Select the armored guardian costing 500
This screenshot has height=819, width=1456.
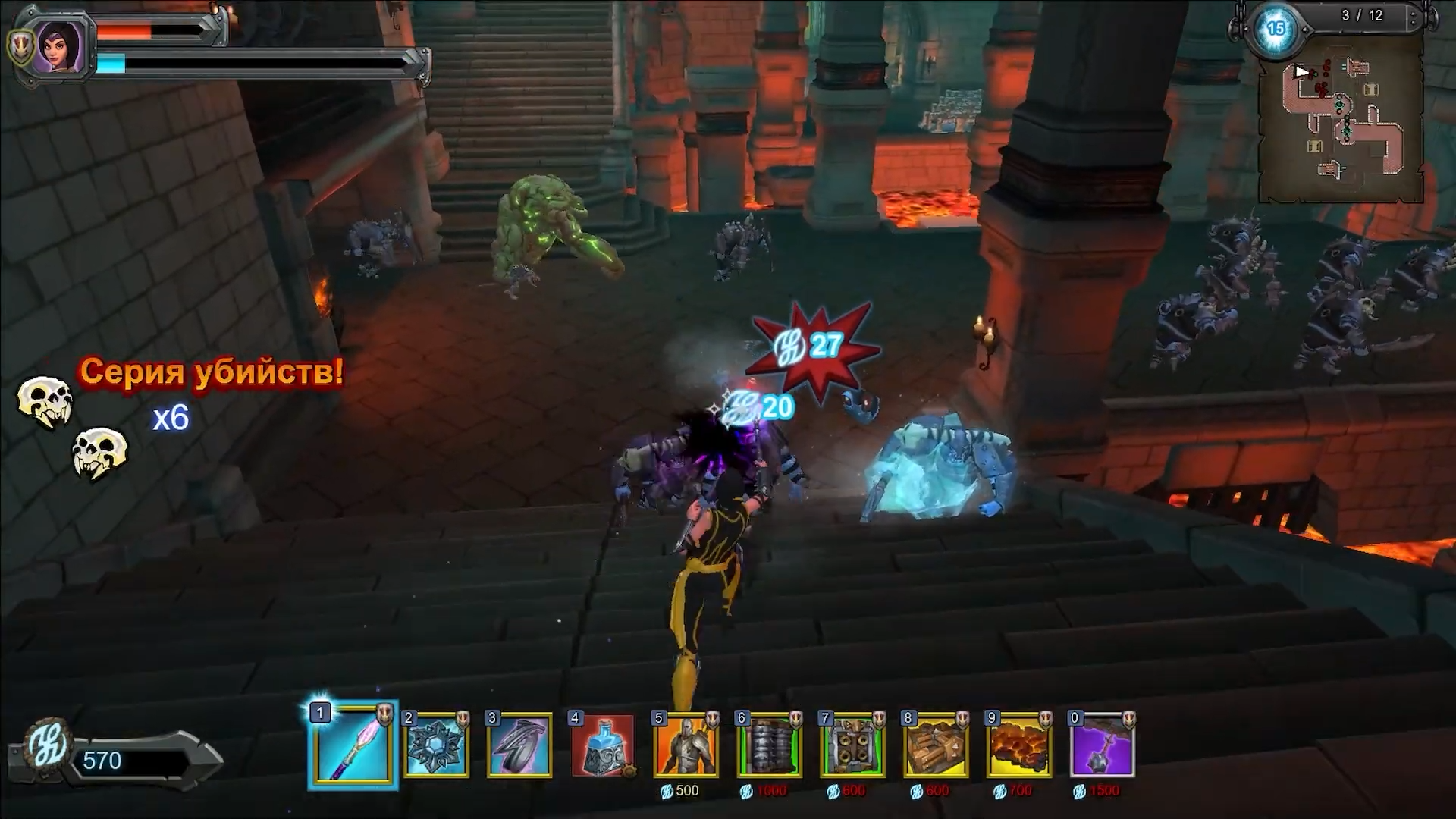pyautogui.click(x=686, y=745)
